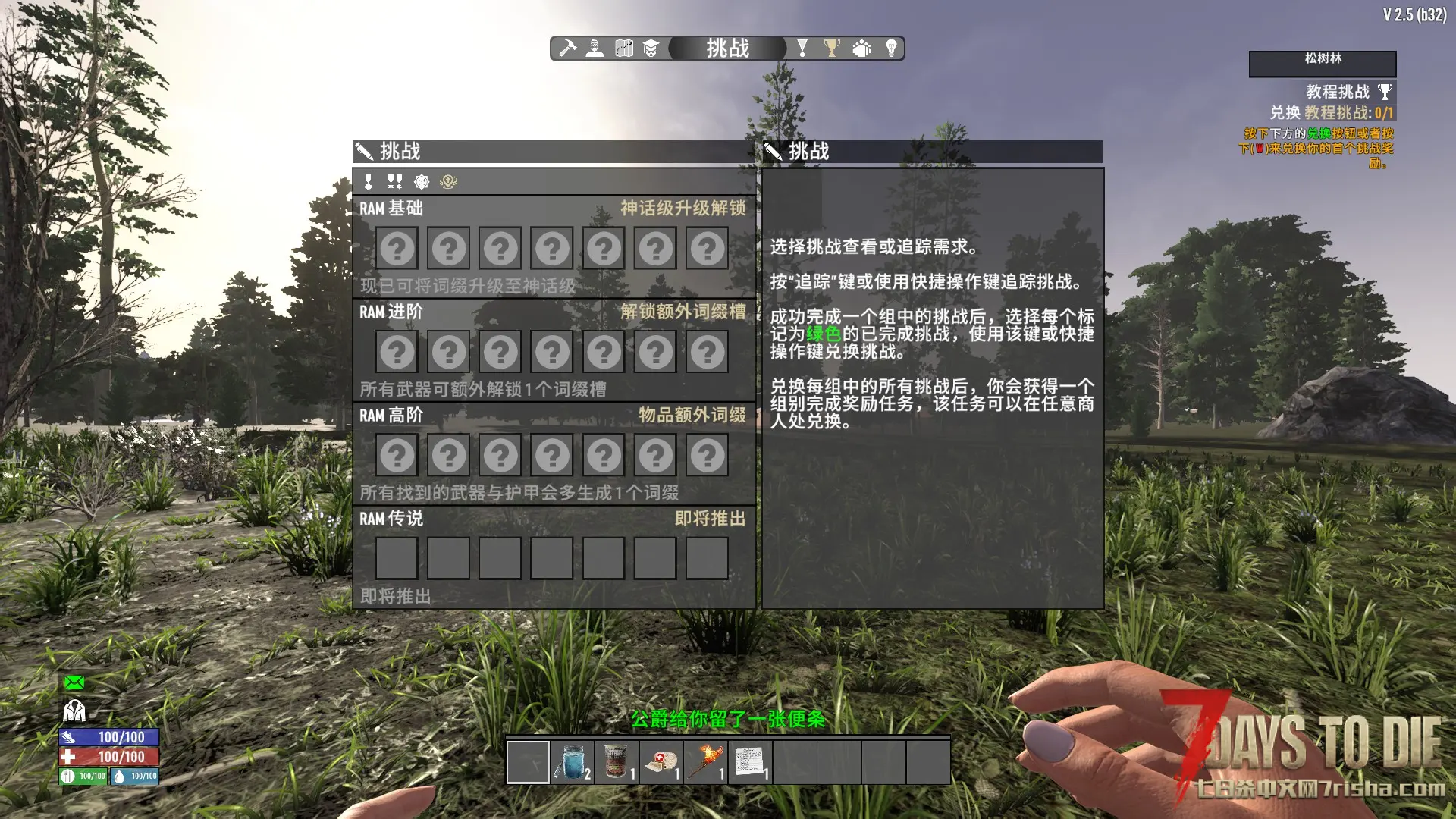Screen dimensions: 1456x819
Task: Select the trophy challenges tab
Action: tap(832, 49)
